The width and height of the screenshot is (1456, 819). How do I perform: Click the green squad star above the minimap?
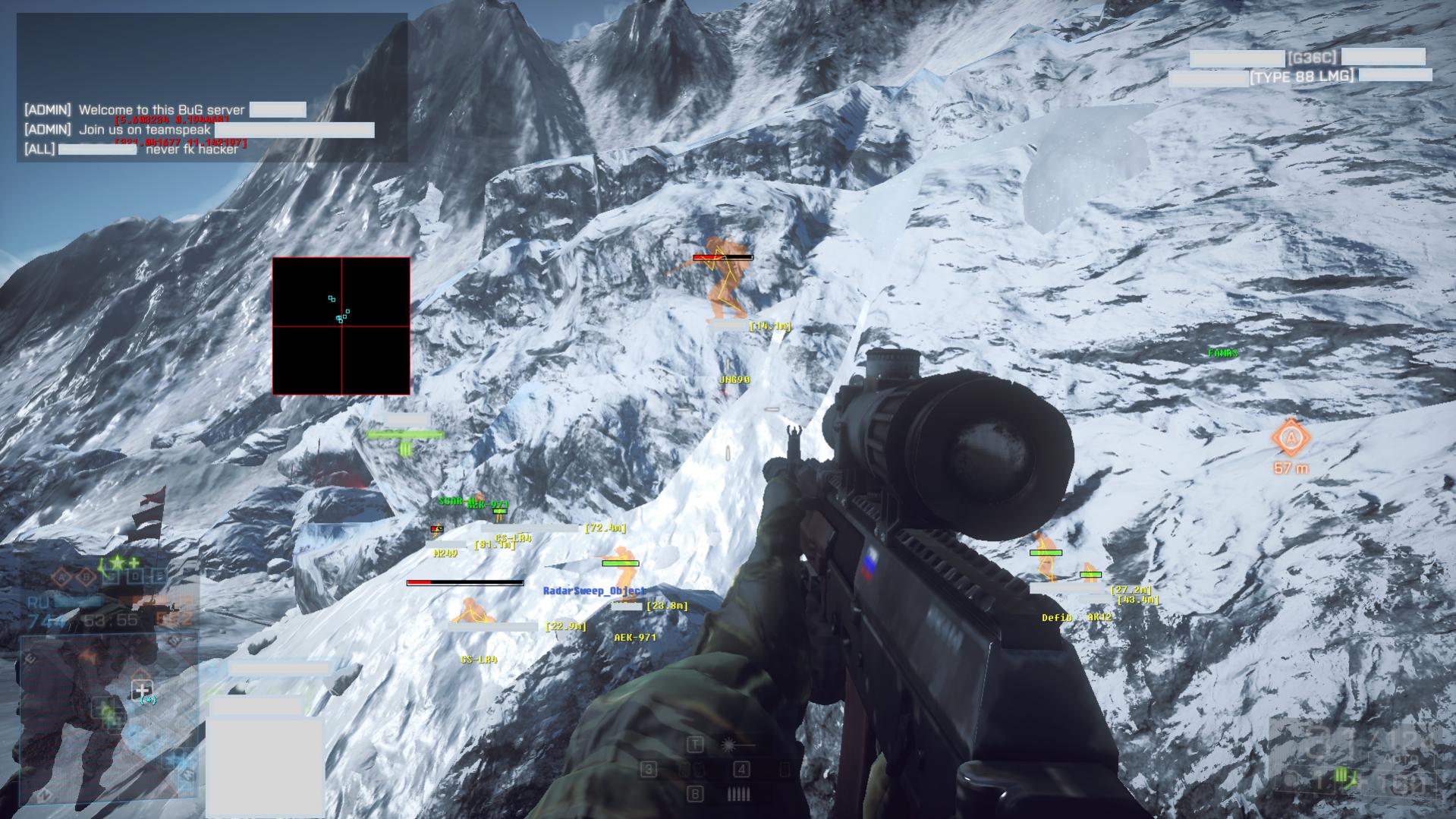click(x=115, y=562)
